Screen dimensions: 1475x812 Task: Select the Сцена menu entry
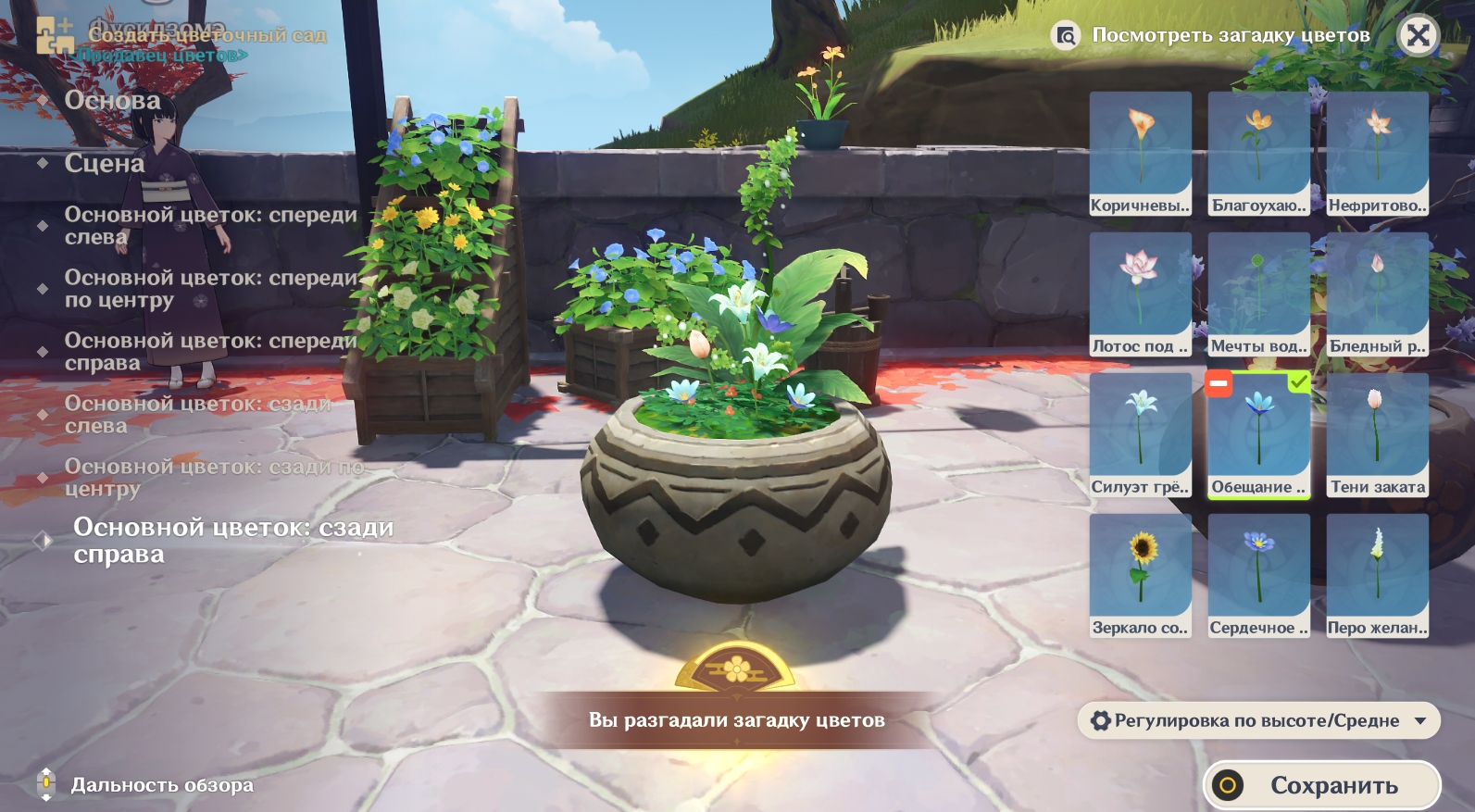(105, 163)
